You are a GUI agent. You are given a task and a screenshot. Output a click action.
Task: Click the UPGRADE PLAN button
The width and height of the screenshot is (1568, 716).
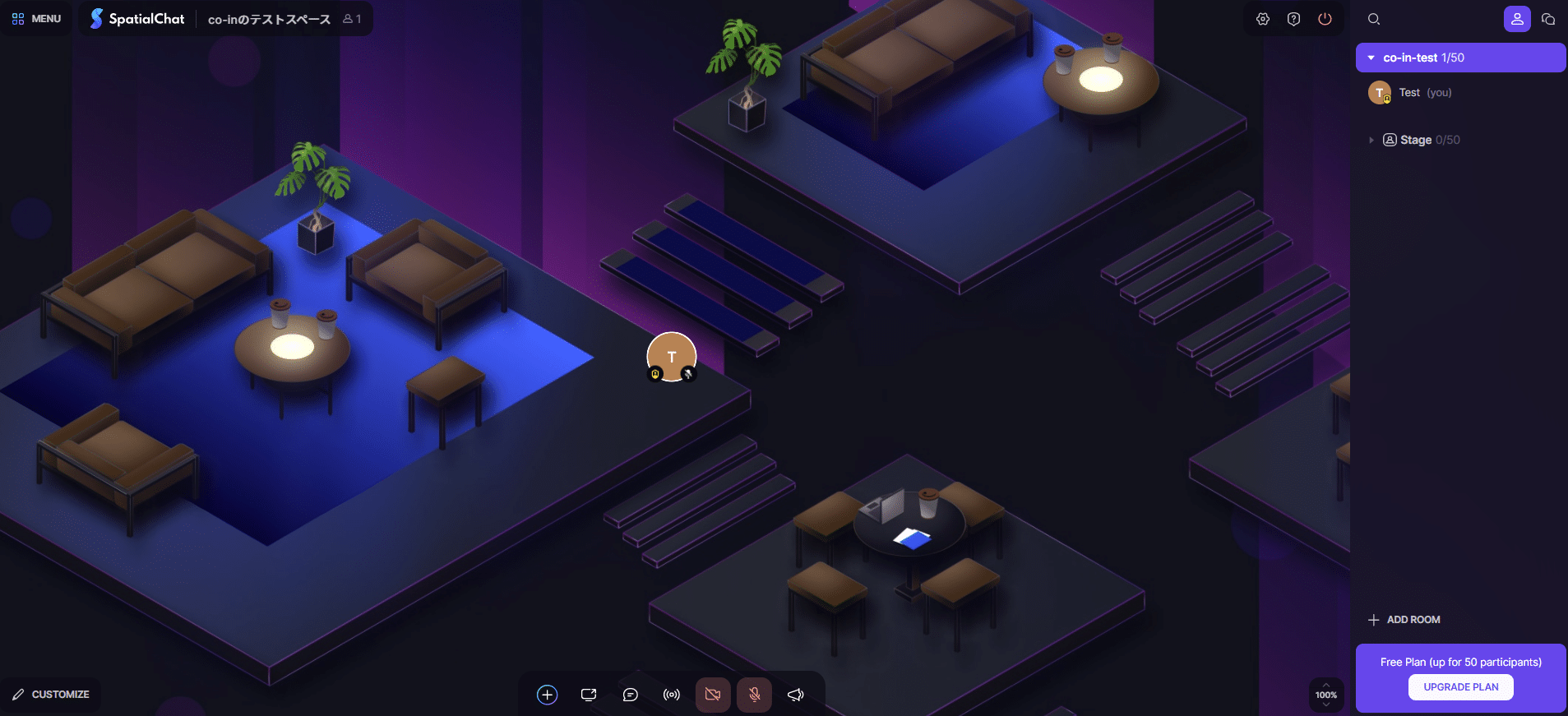coord(1460,687)
